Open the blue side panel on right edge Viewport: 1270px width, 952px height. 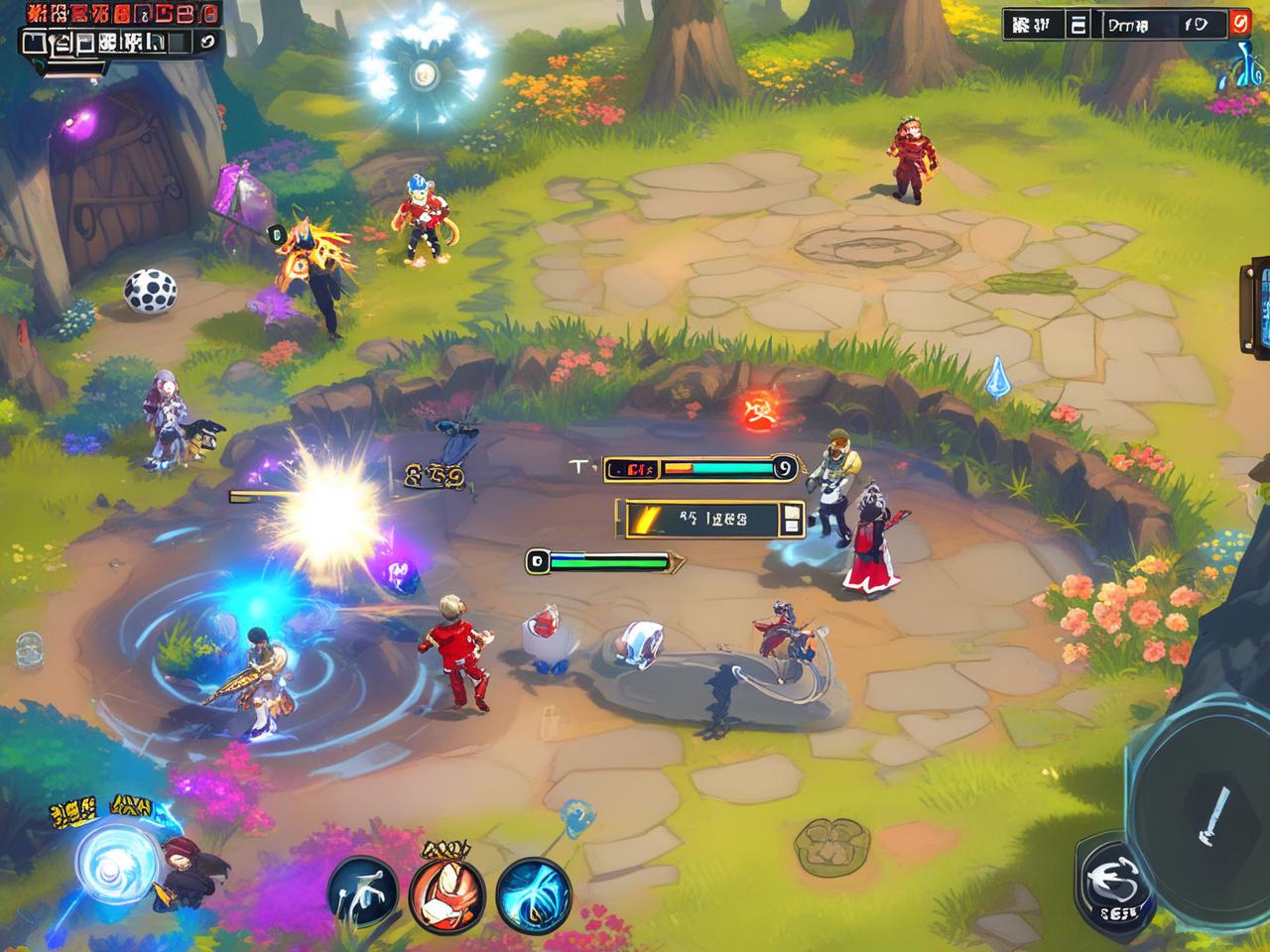(x=1254, y=307)
